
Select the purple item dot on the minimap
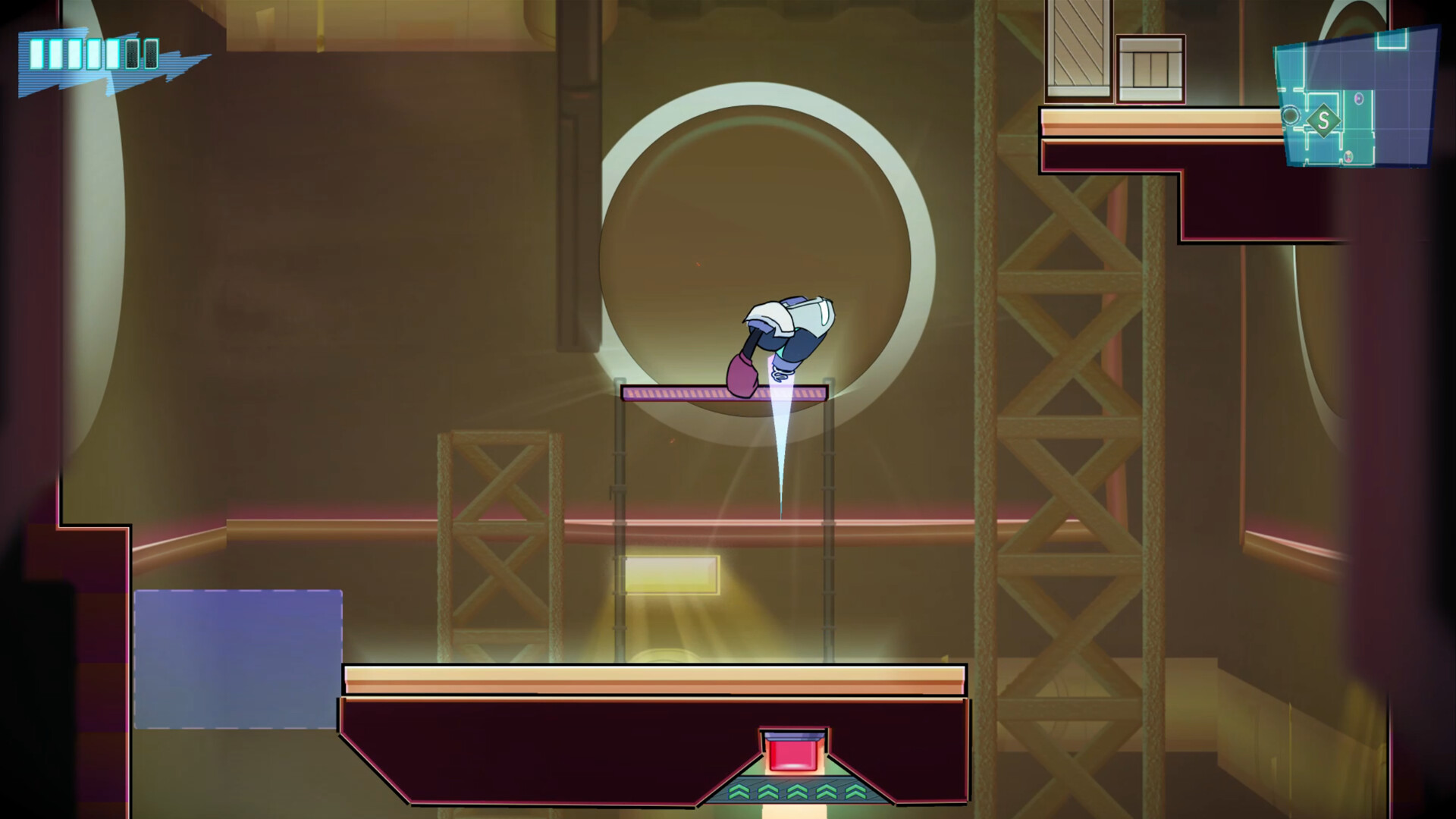click(1359, 99)
